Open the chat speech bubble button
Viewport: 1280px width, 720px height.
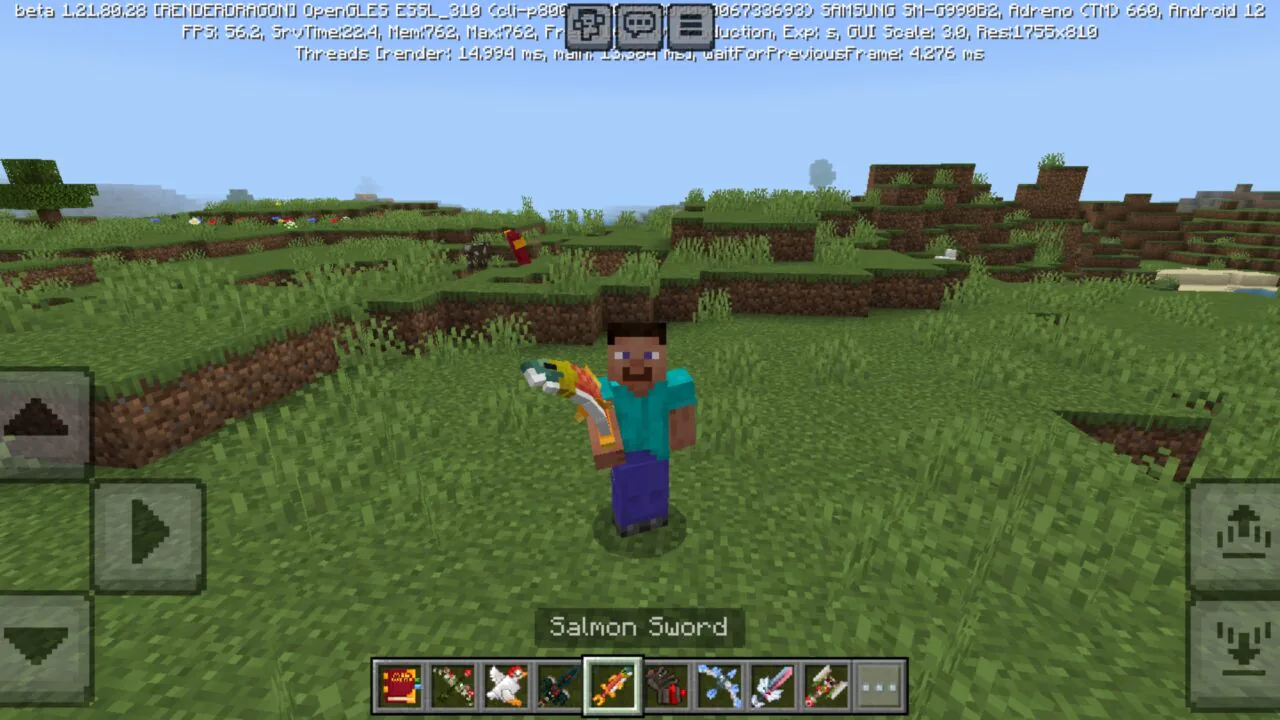(639, 25)
